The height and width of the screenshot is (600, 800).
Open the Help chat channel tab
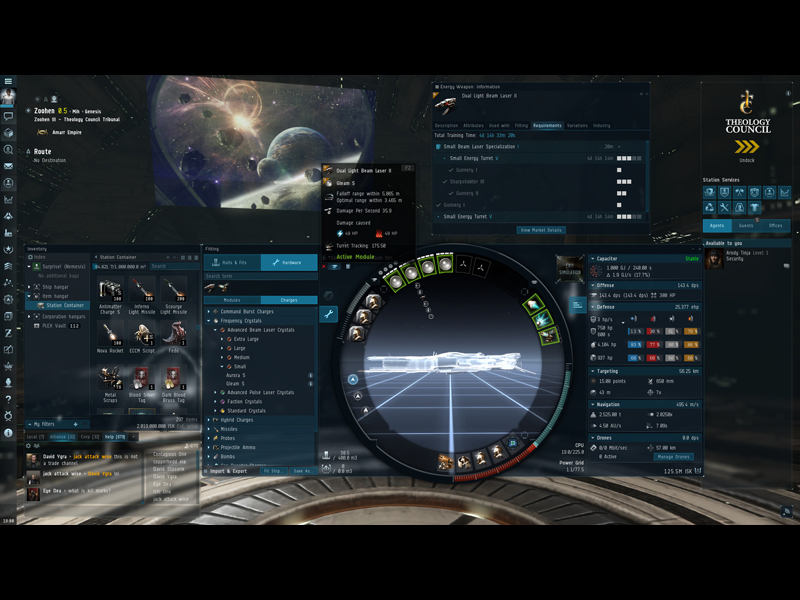point(114,437)
